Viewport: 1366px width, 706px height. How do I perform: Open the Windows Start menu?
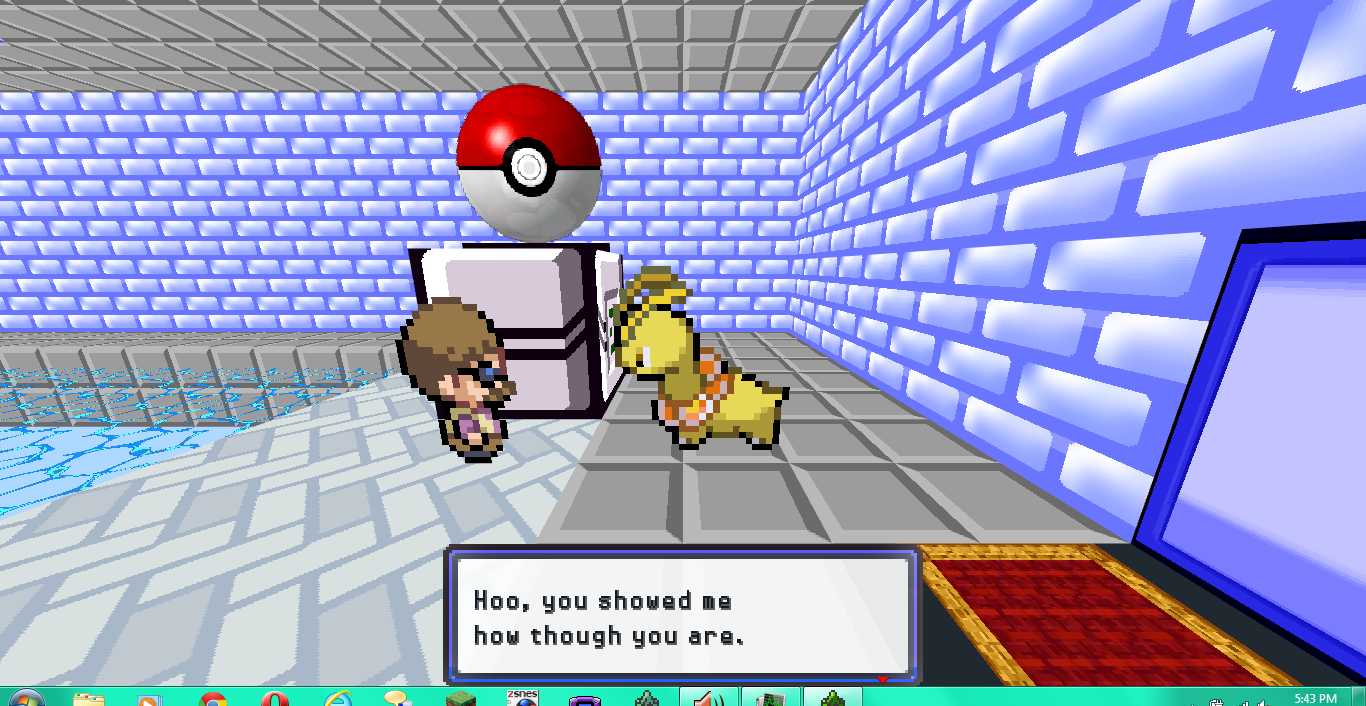pos(24,698)
